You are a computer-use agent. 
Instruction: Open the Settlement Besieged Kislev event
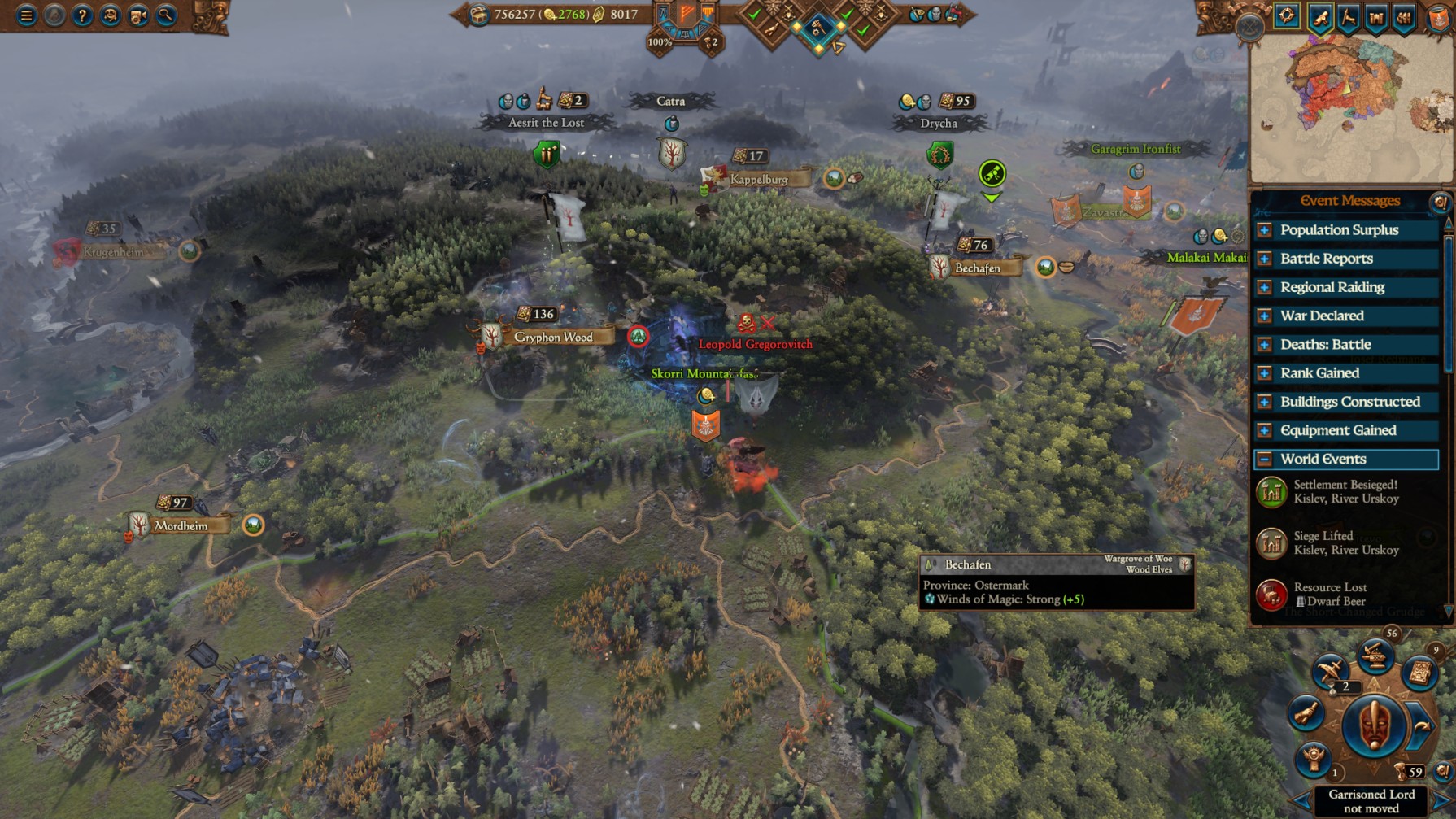pos(1345,491)
